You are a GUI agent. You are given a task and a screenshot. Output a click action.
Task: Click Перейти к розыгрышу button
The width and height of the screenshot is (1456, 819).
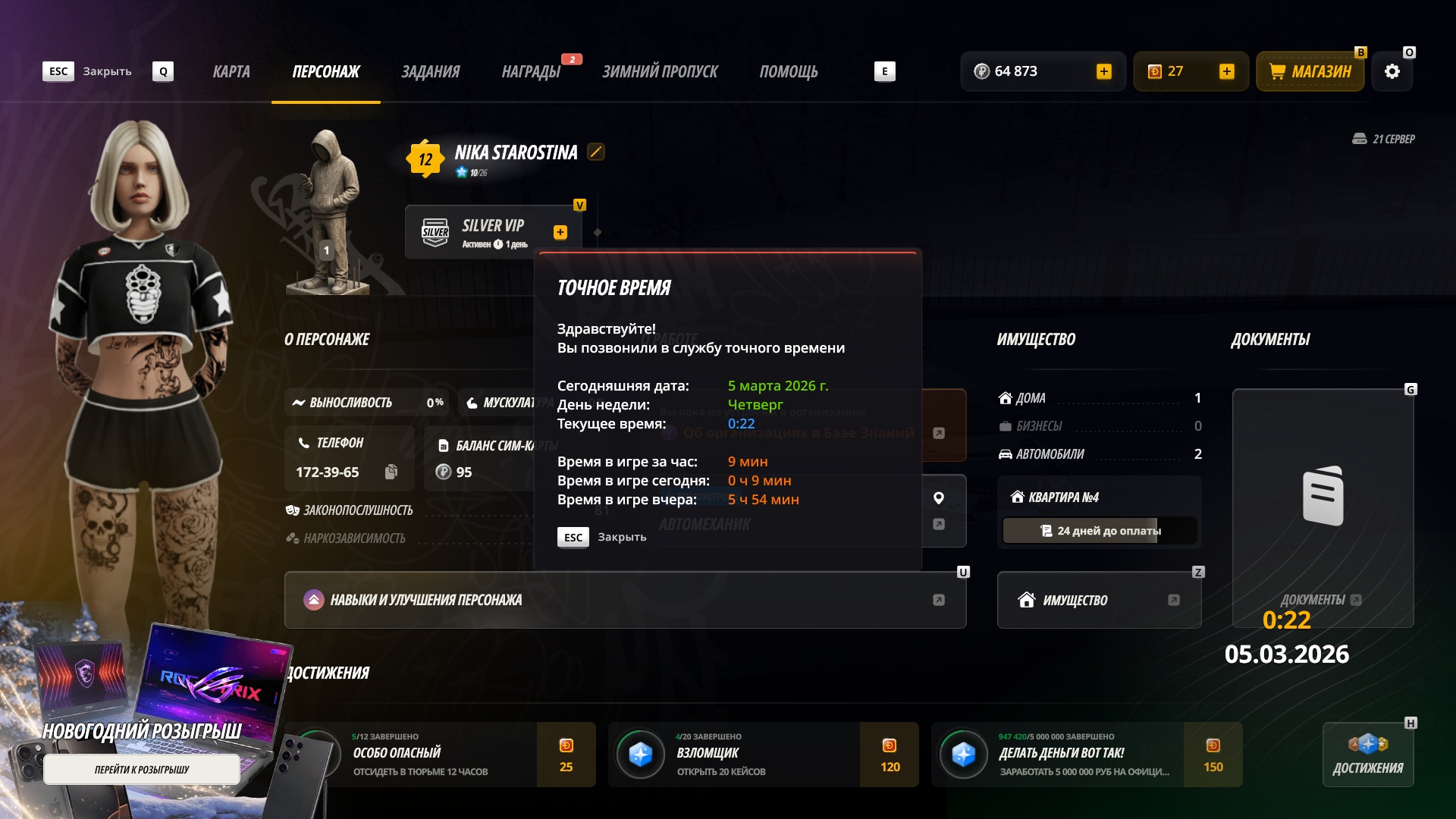coord(142,770)
